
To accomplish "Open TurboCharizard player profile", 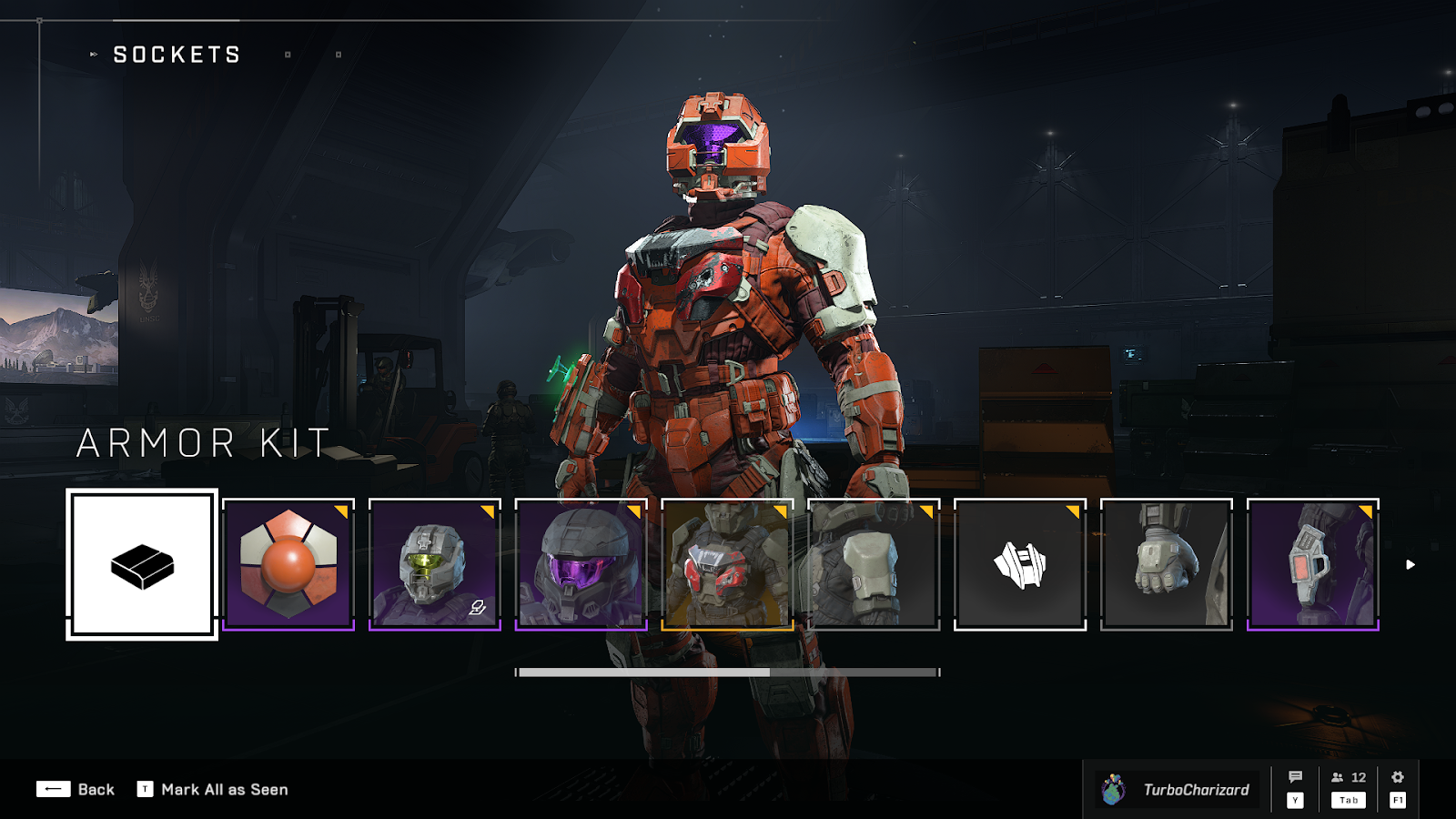I will [x=1178, y=789].
